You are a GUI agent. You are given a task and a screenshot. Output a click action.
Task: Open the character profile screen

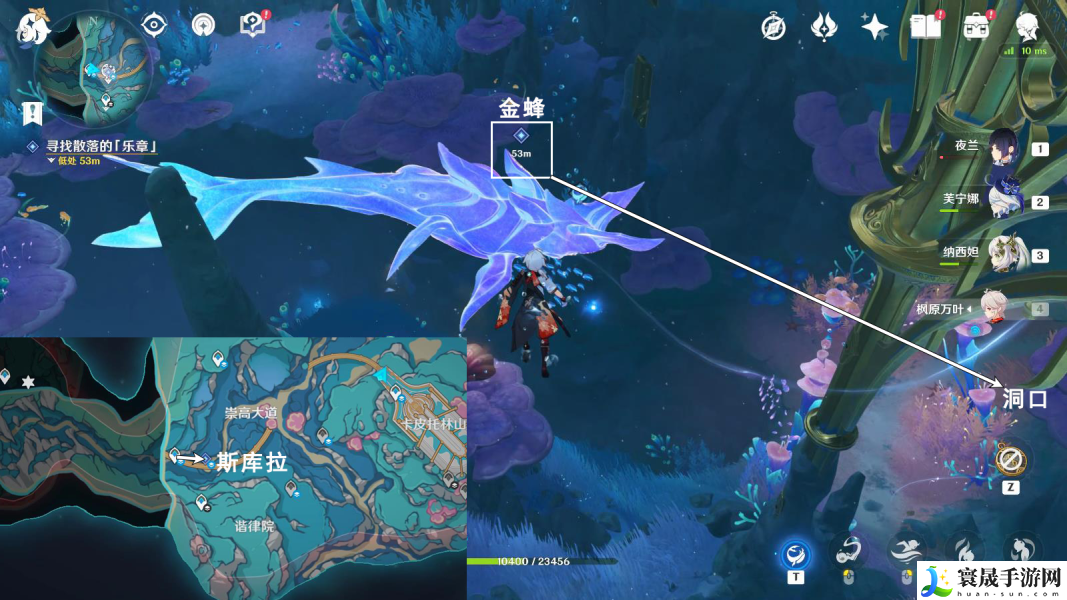click(x=1027, y=27)
